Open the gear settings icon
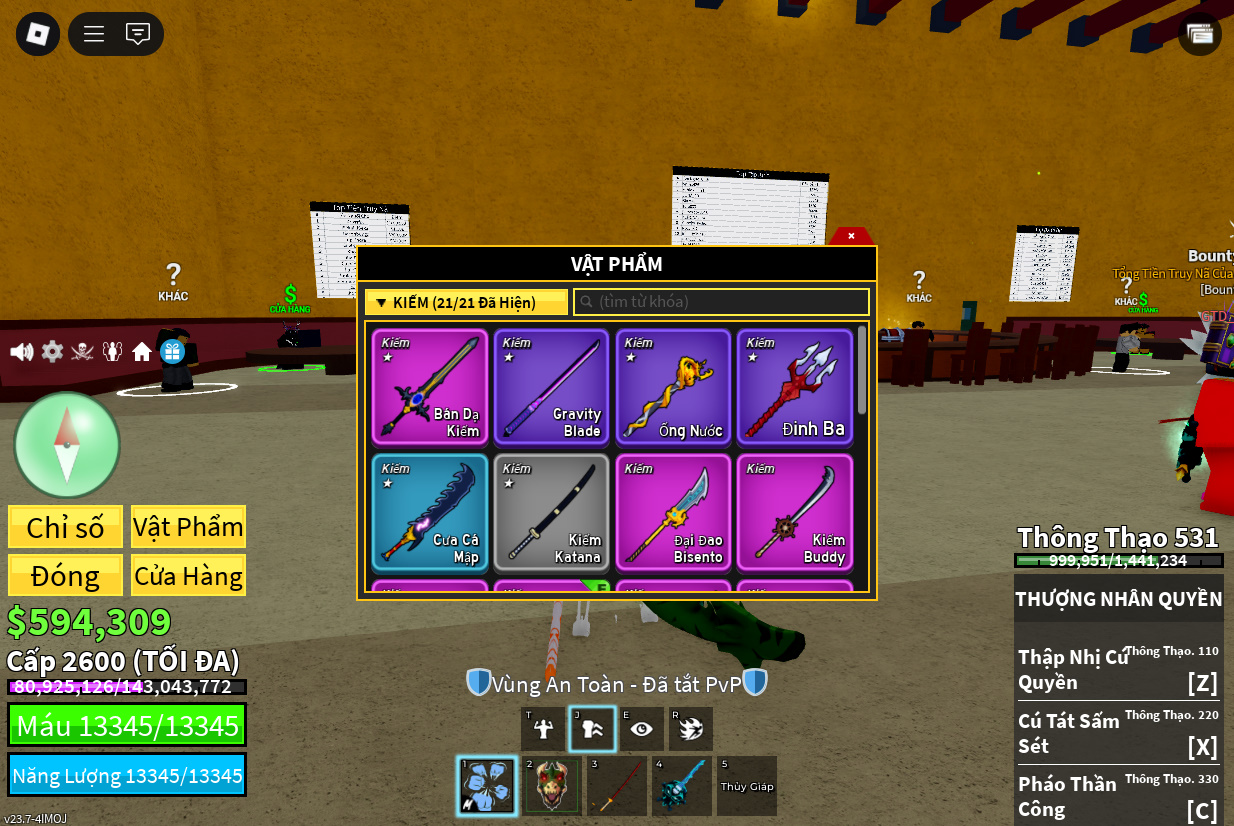1234x826 pixels. 52,352
